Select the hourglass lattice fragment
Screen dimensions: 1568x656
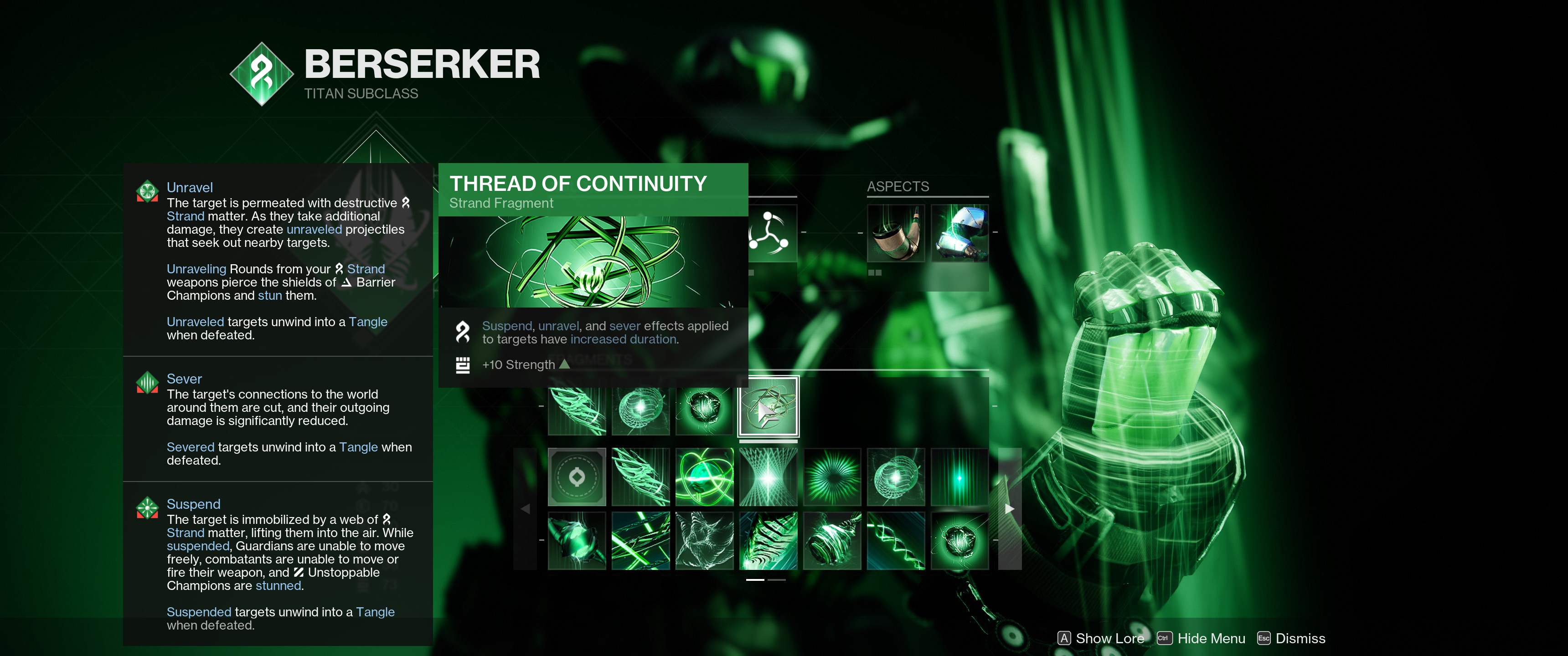pos(768,477)
